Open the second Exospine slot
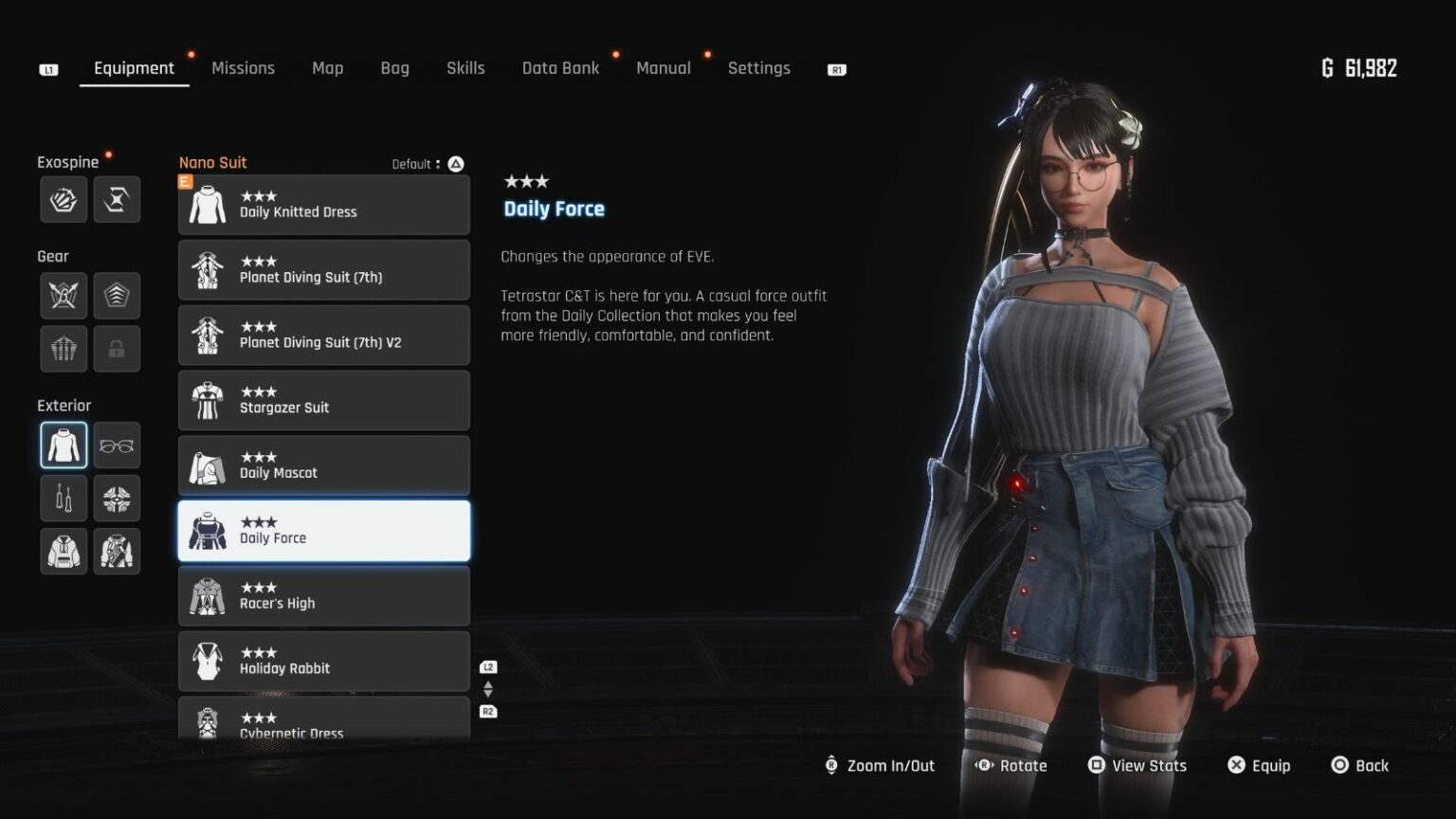1456x819 pixels. click(117, 199)
